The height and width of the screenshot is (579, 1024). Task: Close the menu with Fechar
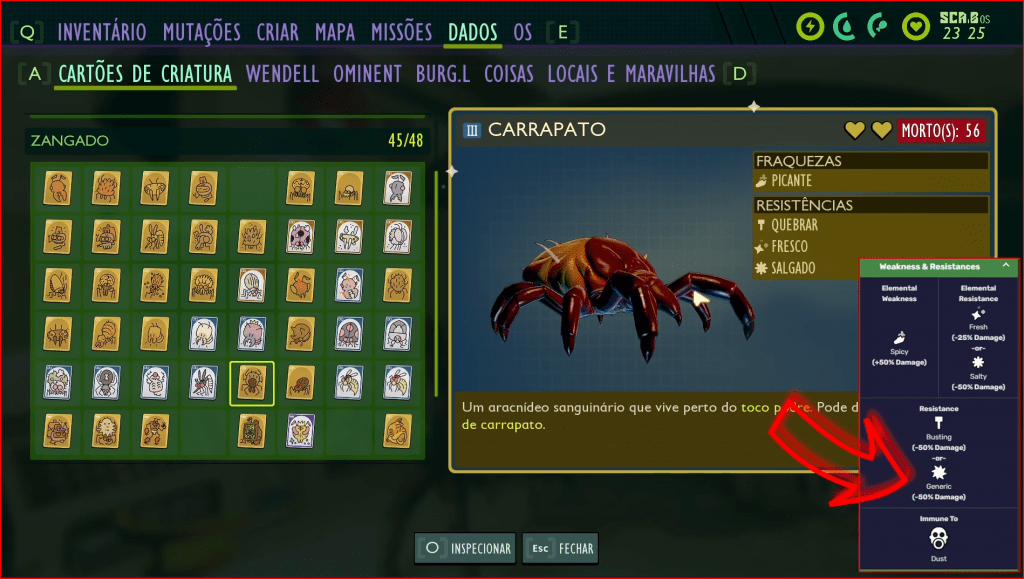pos(560,548)
